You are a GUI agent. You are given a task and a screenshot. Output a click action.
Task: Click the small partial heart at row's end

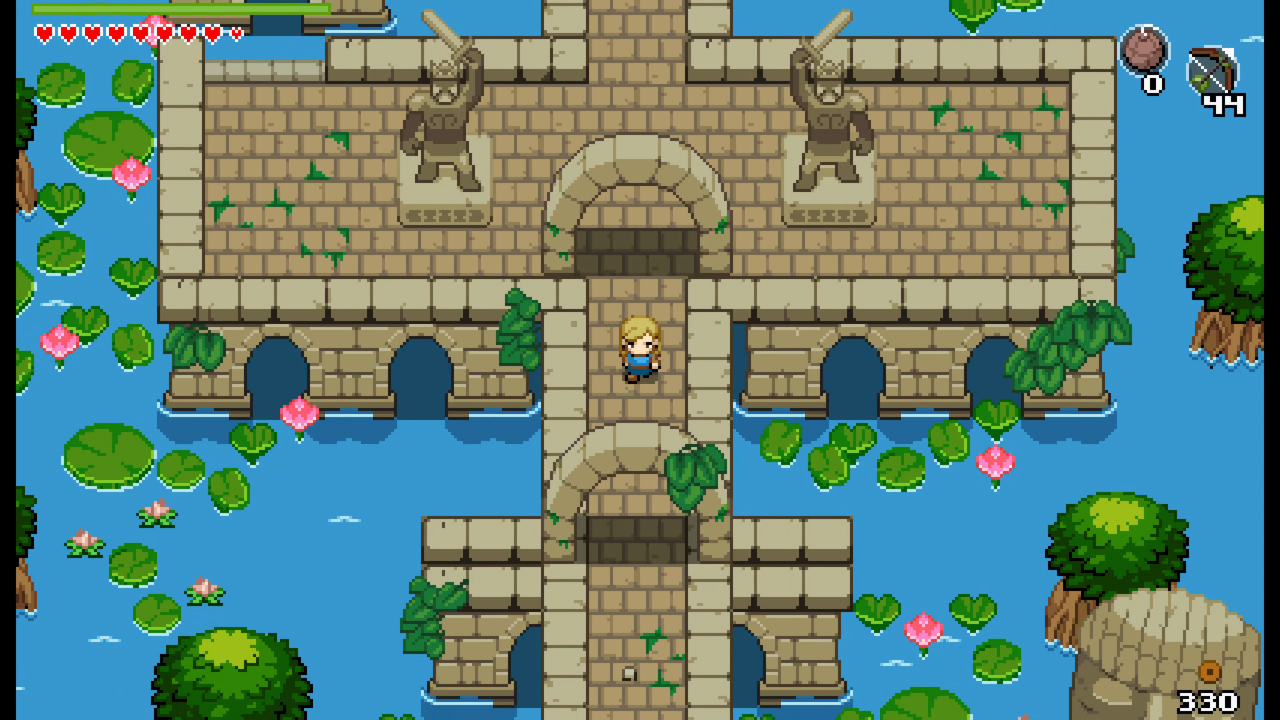coord(236,32)
